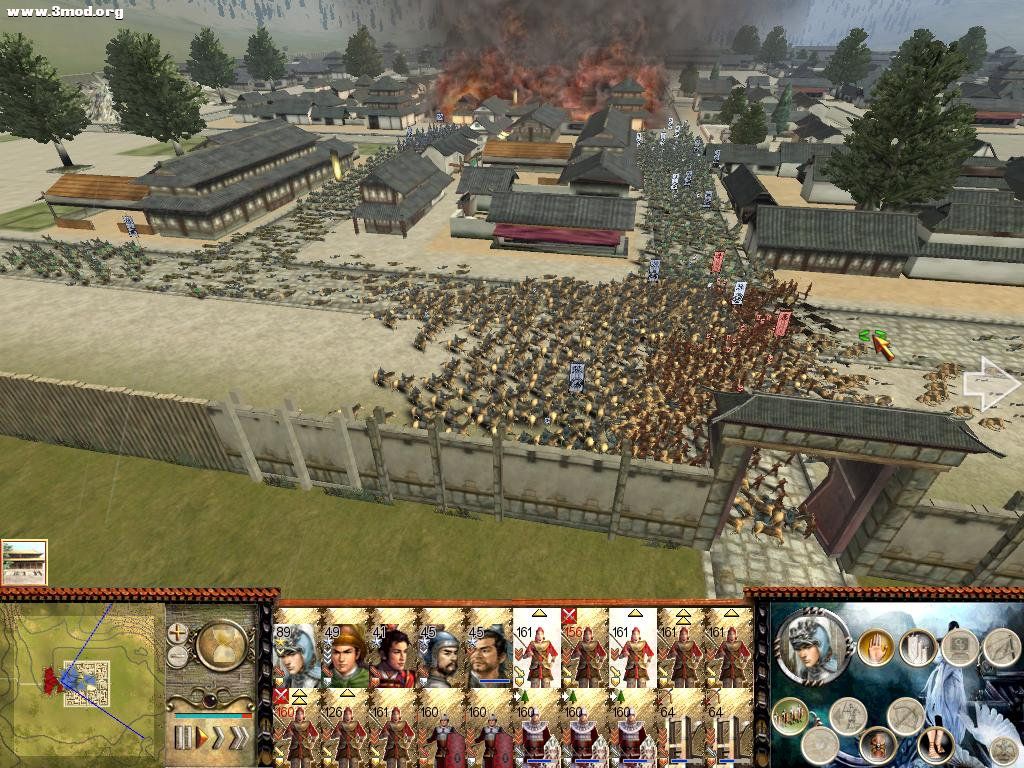The height and width of the screenshot is (768, 1024).
Task: Set battle speed to normal play
Action: point(200,738)
